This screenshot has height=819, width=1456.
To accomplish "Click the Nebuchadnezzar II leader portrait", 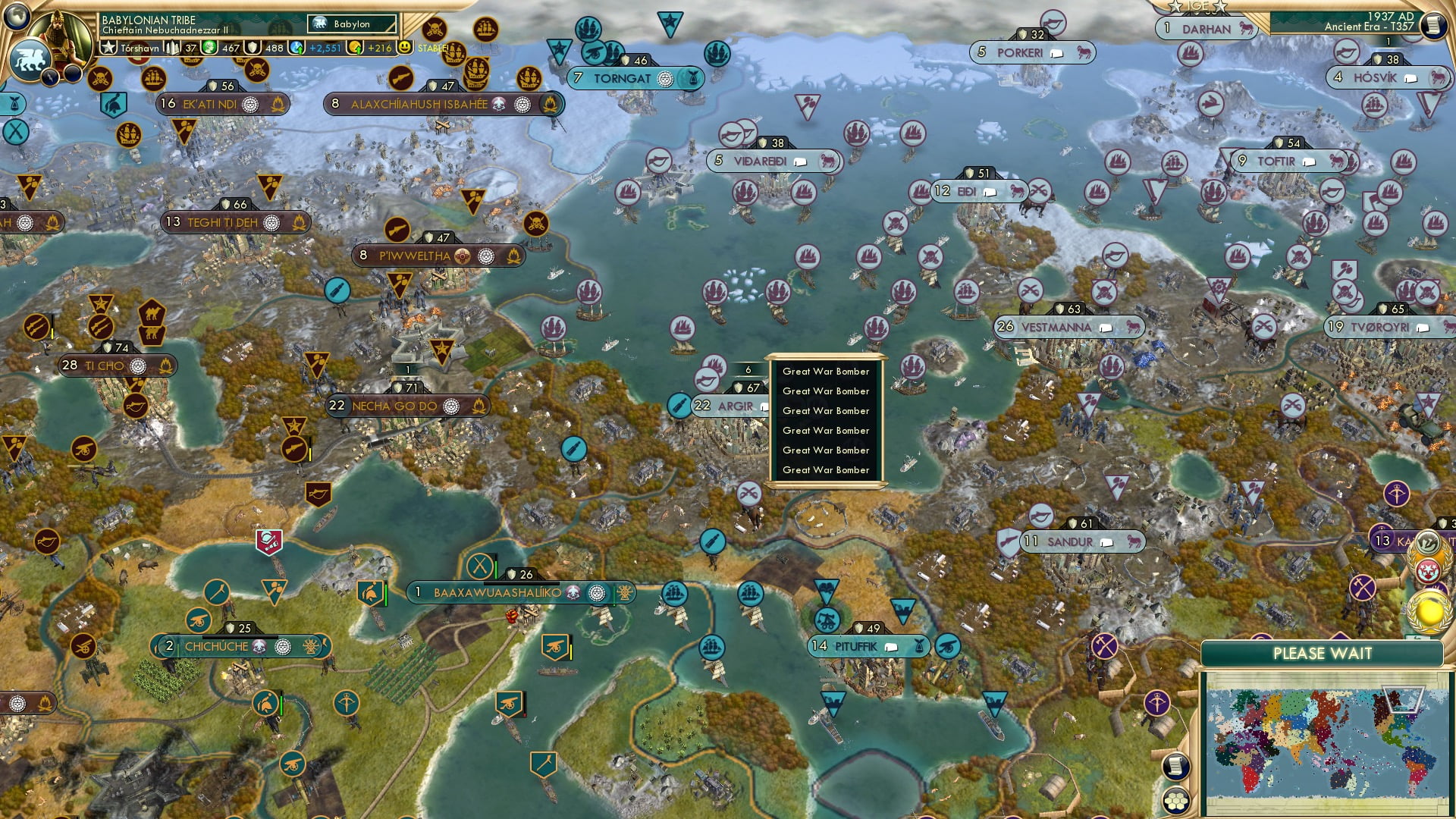I will 59,38.
